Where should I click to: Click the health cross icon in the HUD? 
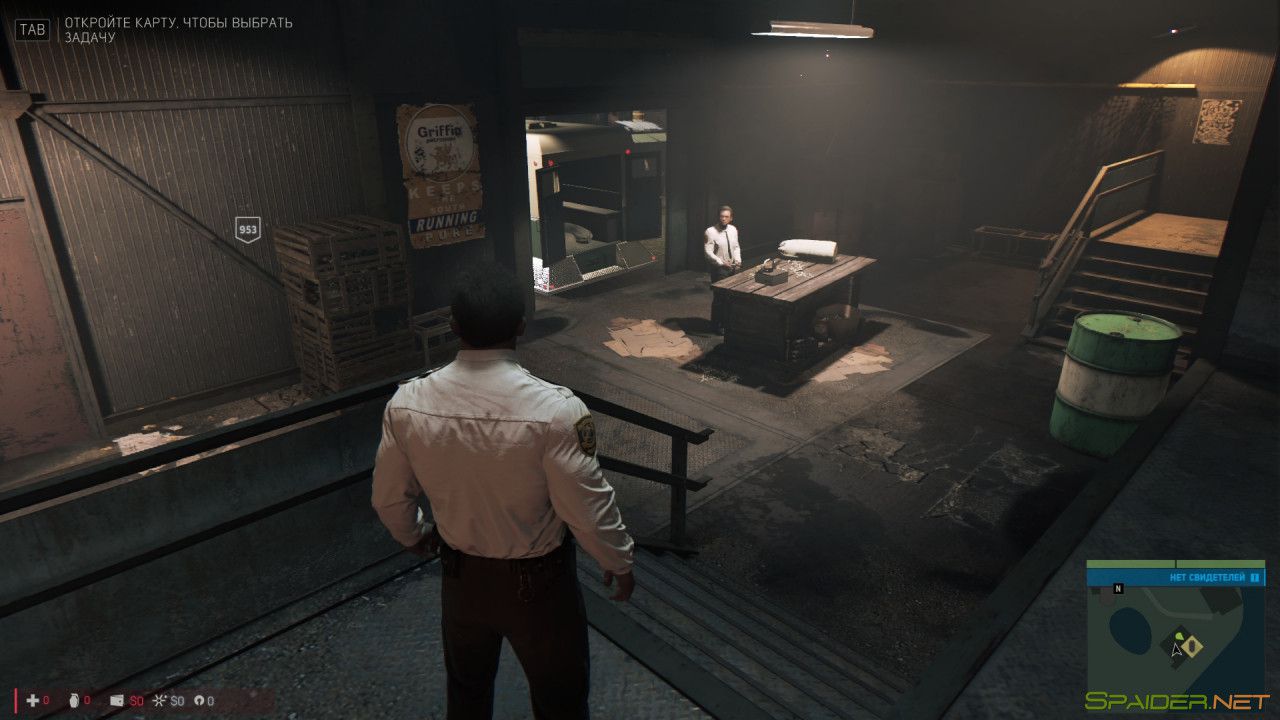click(x=30, y=700)
